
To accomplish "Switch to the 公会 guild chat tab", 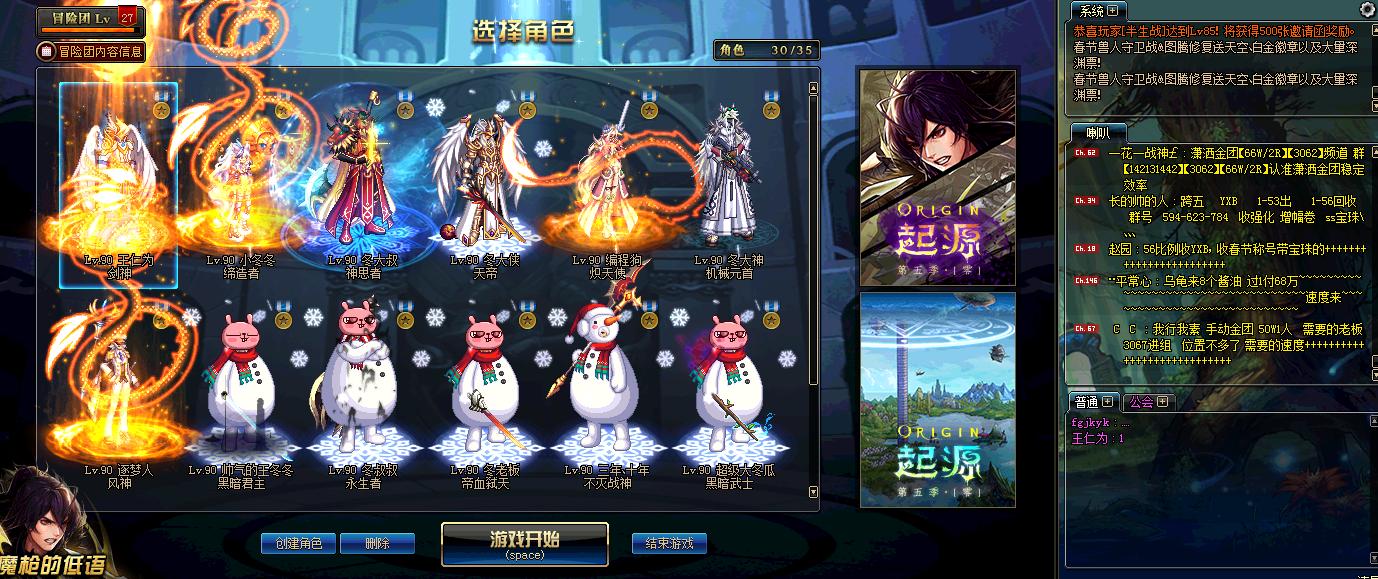I will 1141,401.
